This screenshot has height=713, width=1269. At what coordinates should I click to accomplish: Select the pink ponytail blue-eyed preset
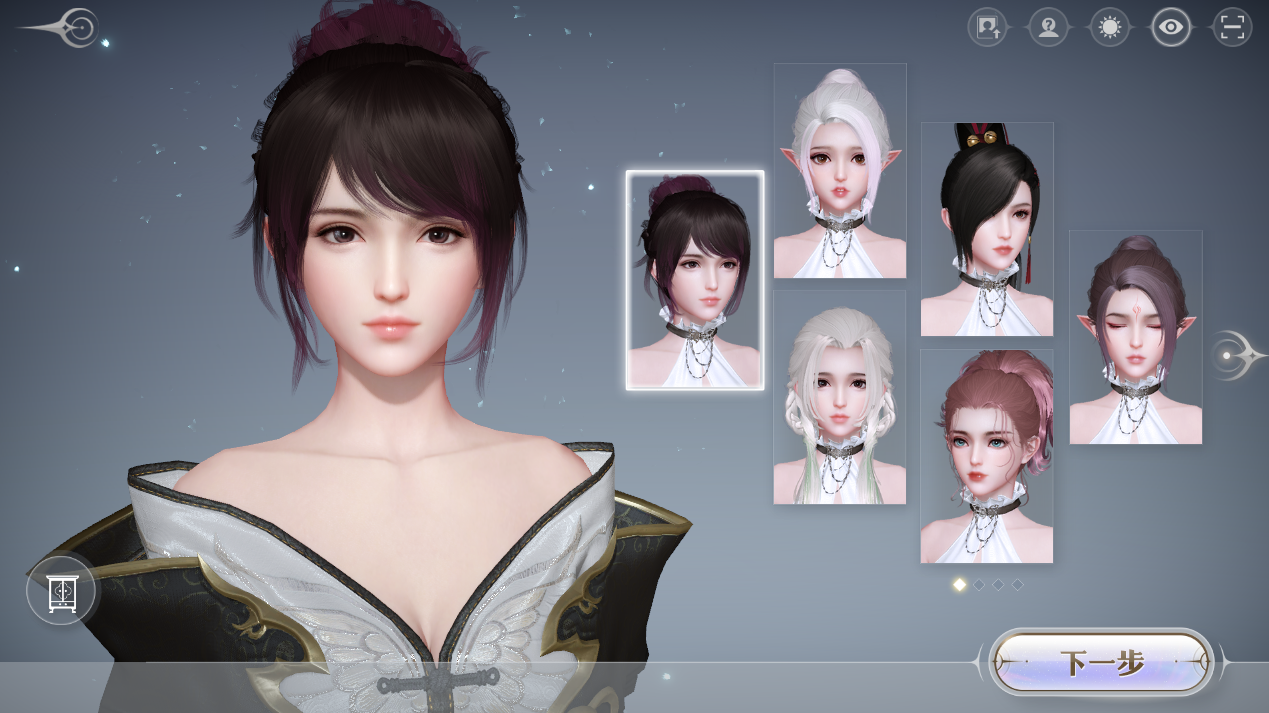[987, 456]
